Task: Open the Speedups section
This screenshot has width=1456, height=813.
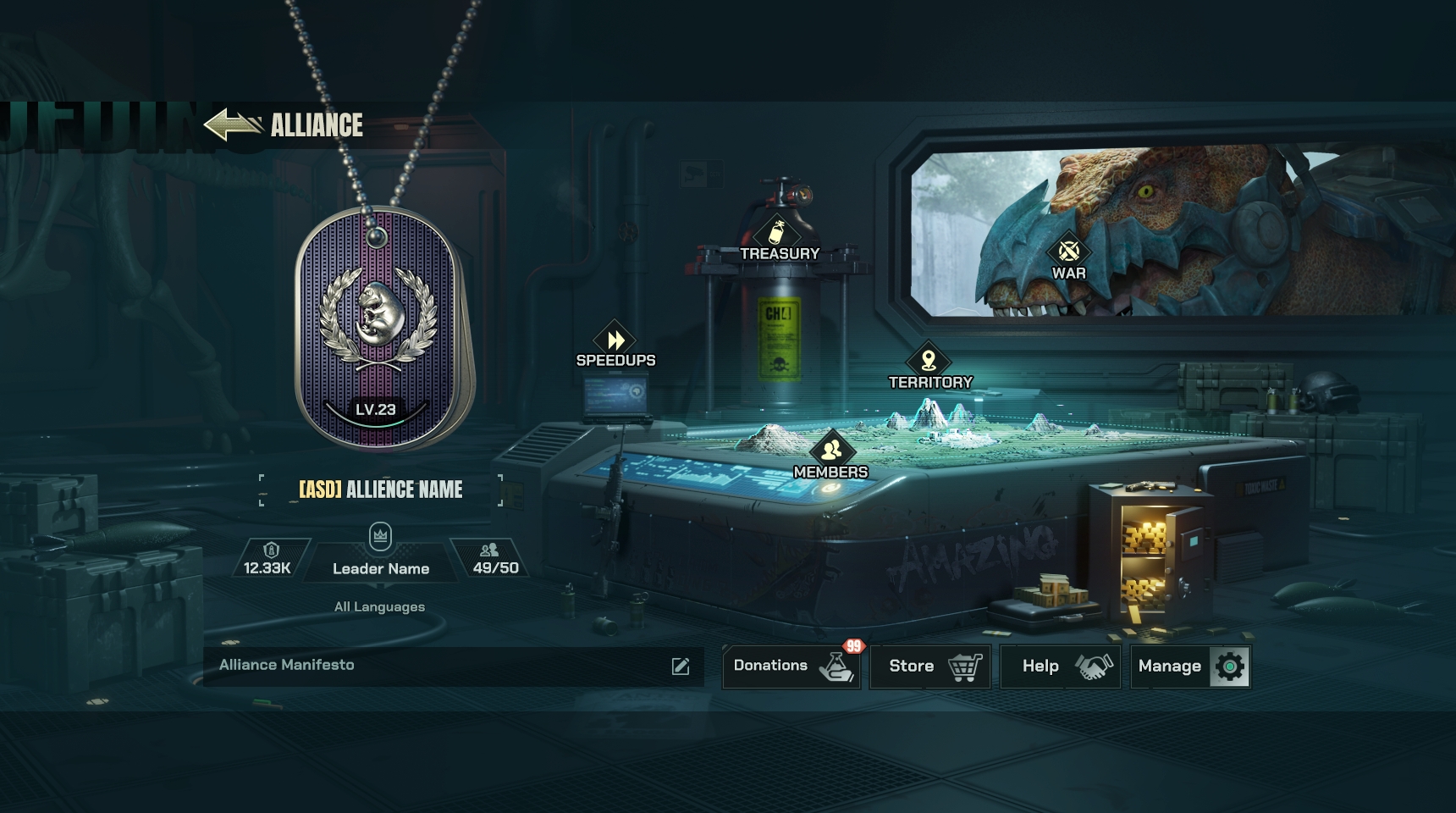Action: 615,346
